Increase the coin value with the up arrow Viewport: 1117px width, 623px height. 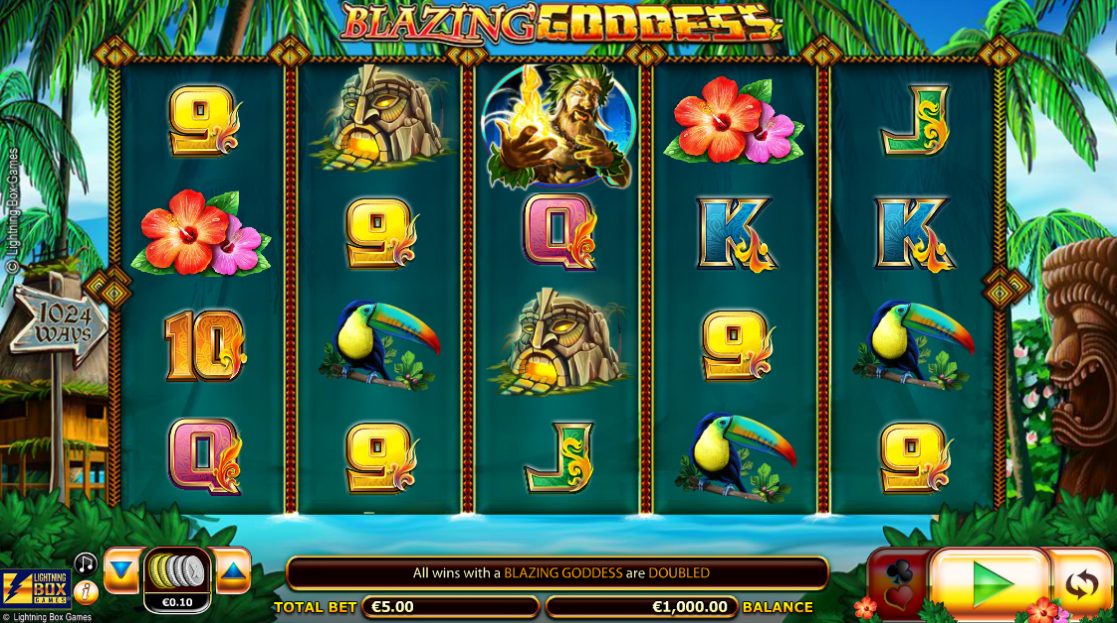tap(232, 570)
